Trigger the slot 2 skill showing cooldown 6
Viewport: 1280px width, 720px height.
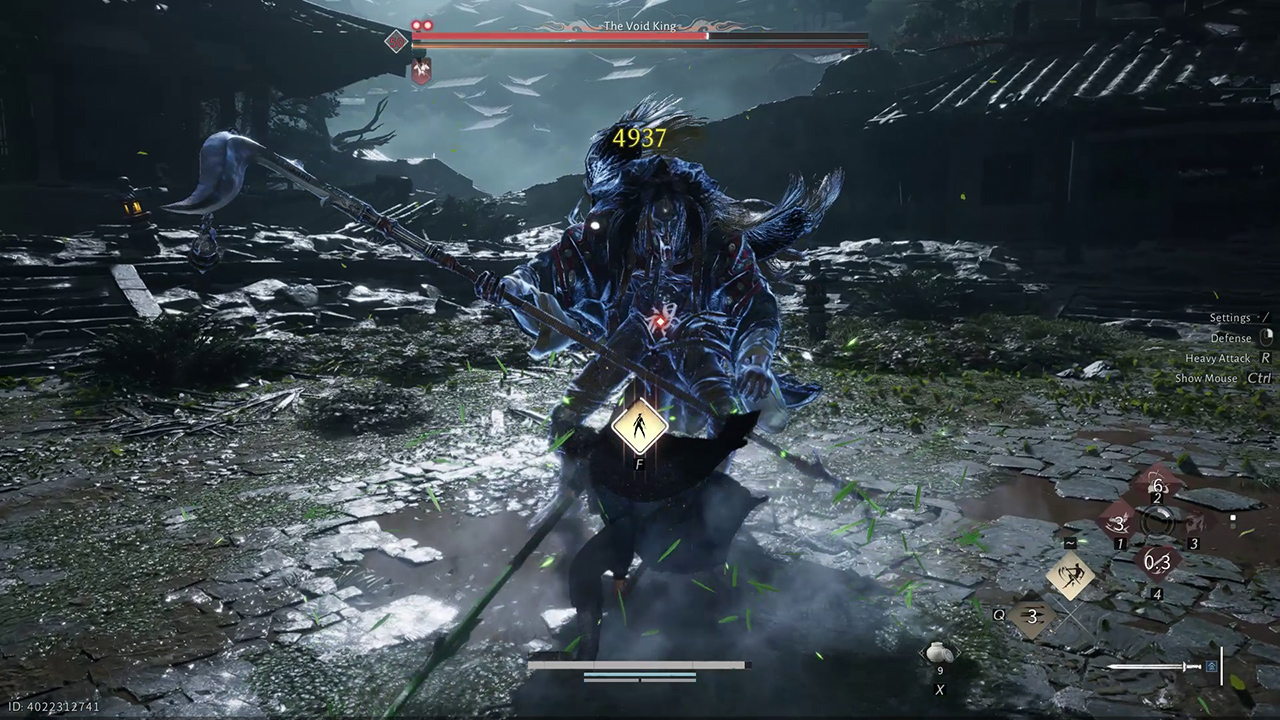tap(1157, 485)
